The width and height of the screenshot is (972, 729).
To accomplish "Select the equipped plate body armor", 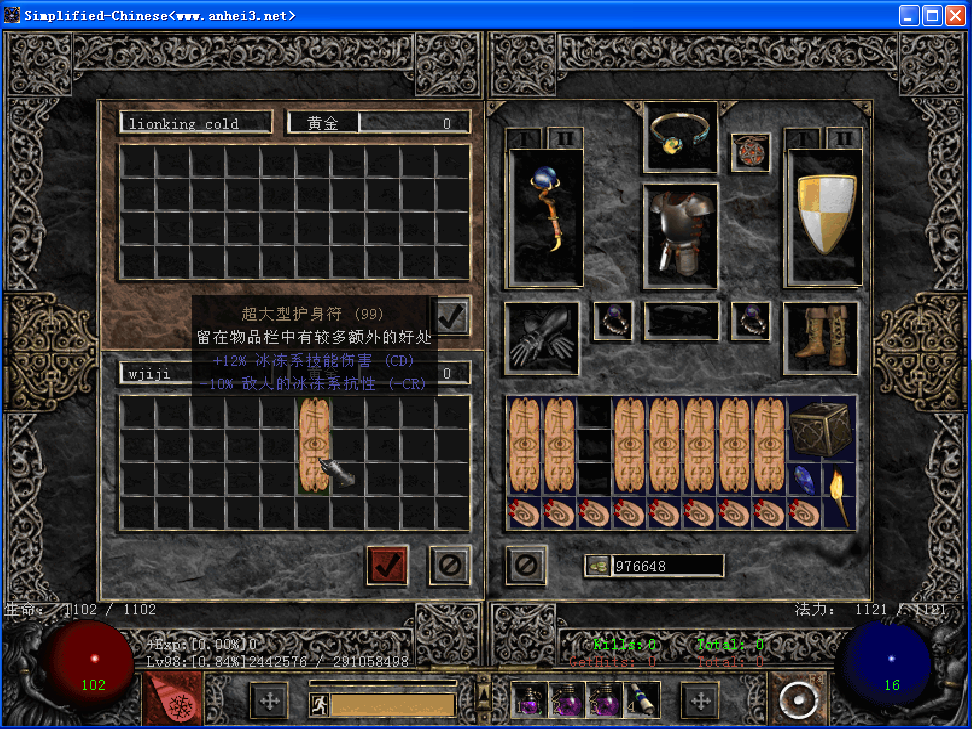I will (680, 234).
